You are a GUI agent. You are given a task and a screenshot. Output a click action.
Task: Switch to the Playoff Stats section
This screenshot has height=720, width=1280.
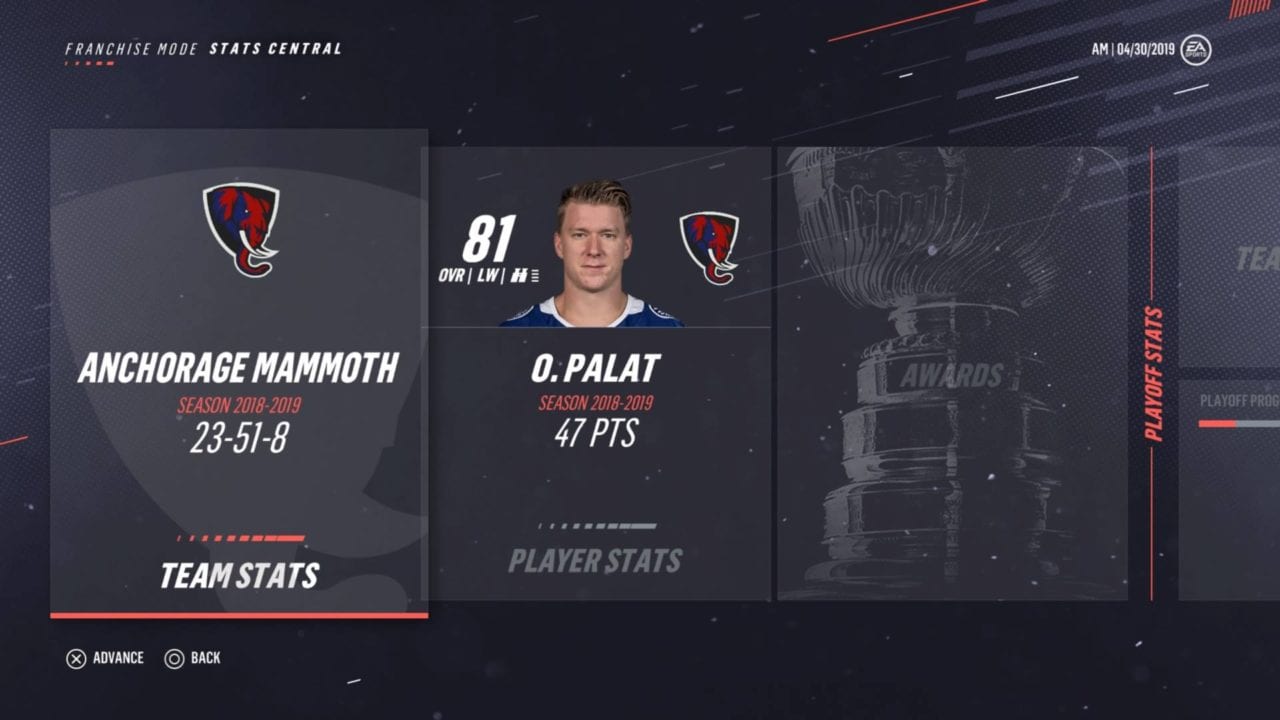1154,374
